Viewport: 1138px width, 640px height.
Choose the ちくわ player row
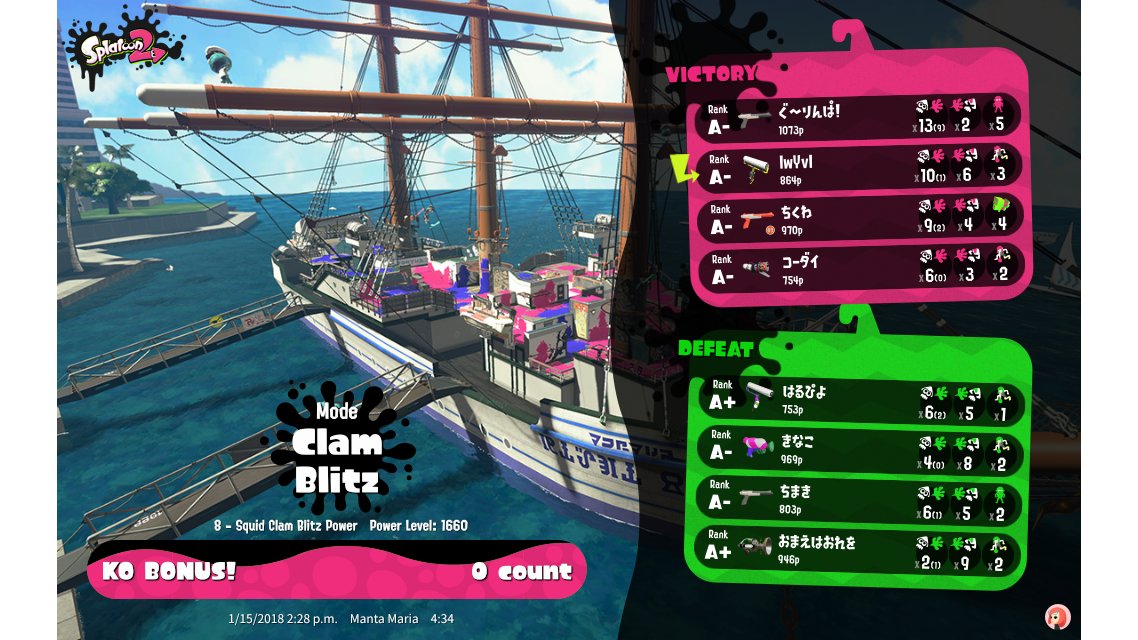(x=860, y=219)
